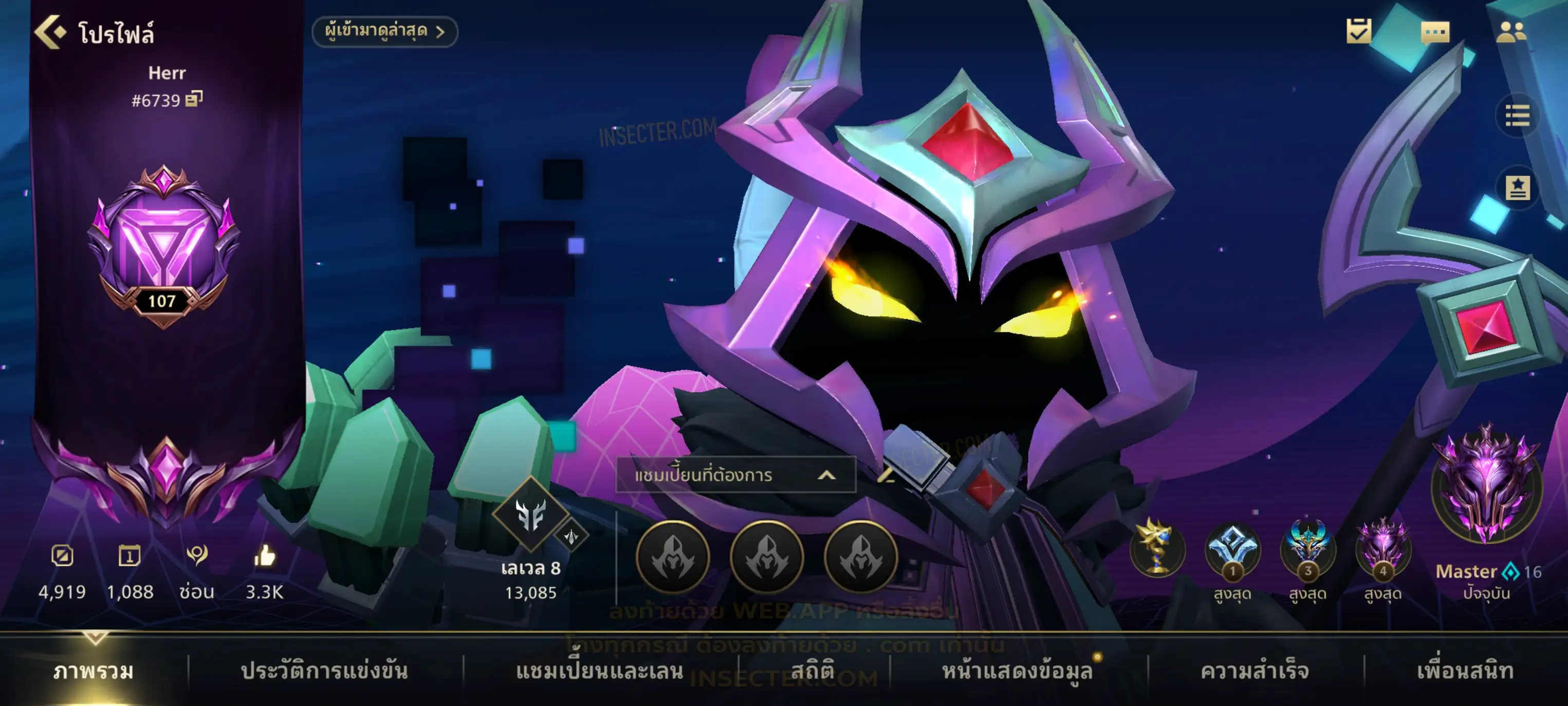Switch to the ประวัติการแข่งขัน tab
Image resolution: width=1568 pixels, height=706 pixels.
(x=324, y=671)
